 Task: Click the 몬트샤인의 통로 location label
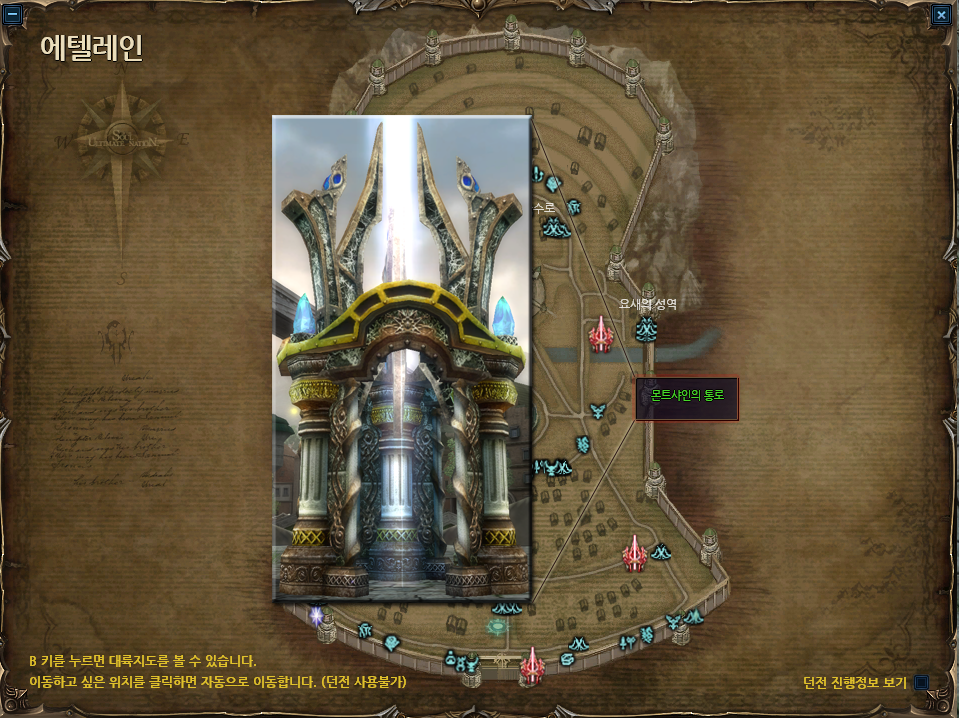687,397
